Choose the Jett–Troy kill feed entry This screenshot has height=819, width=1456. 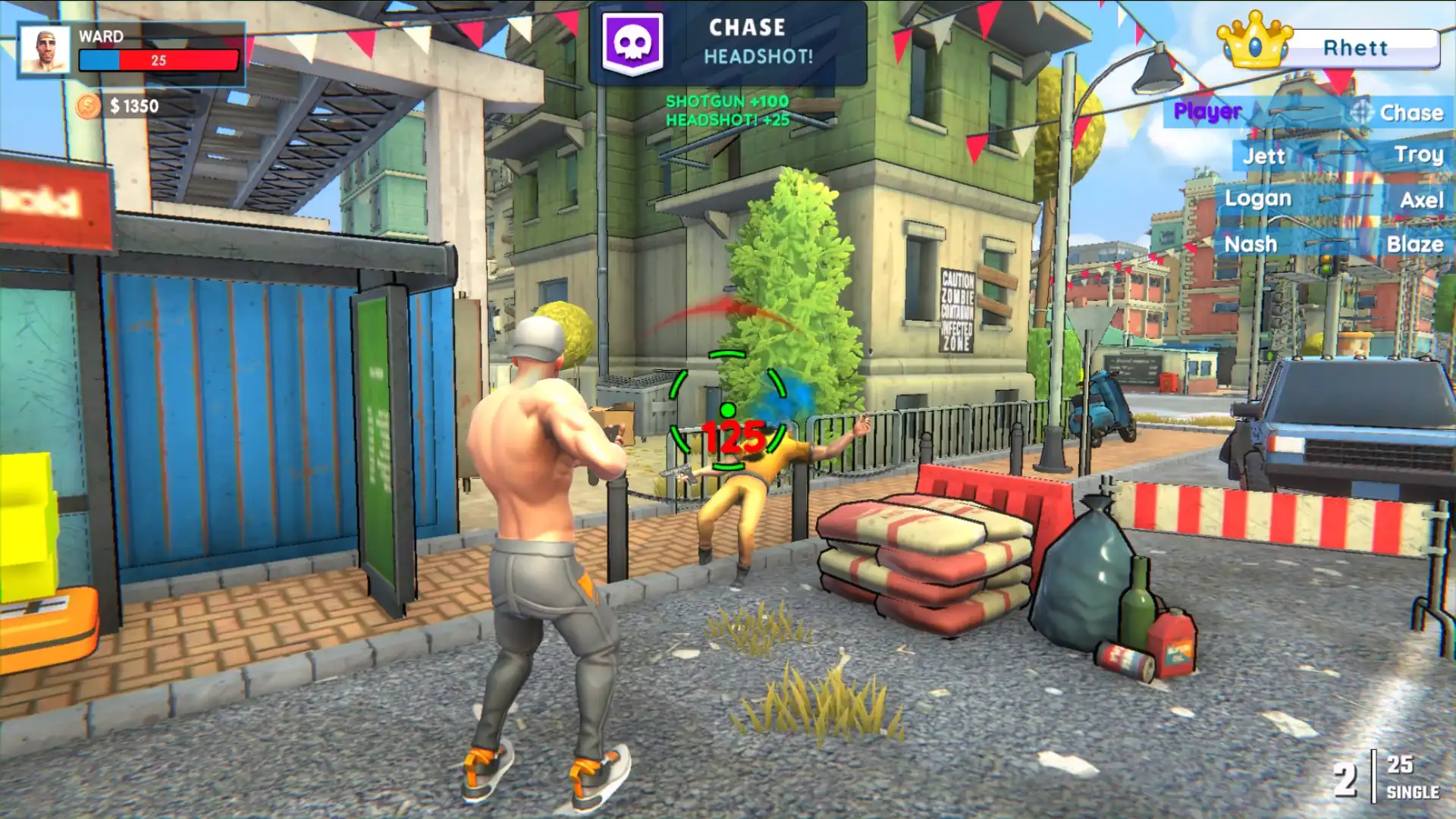click(1341, 155)
